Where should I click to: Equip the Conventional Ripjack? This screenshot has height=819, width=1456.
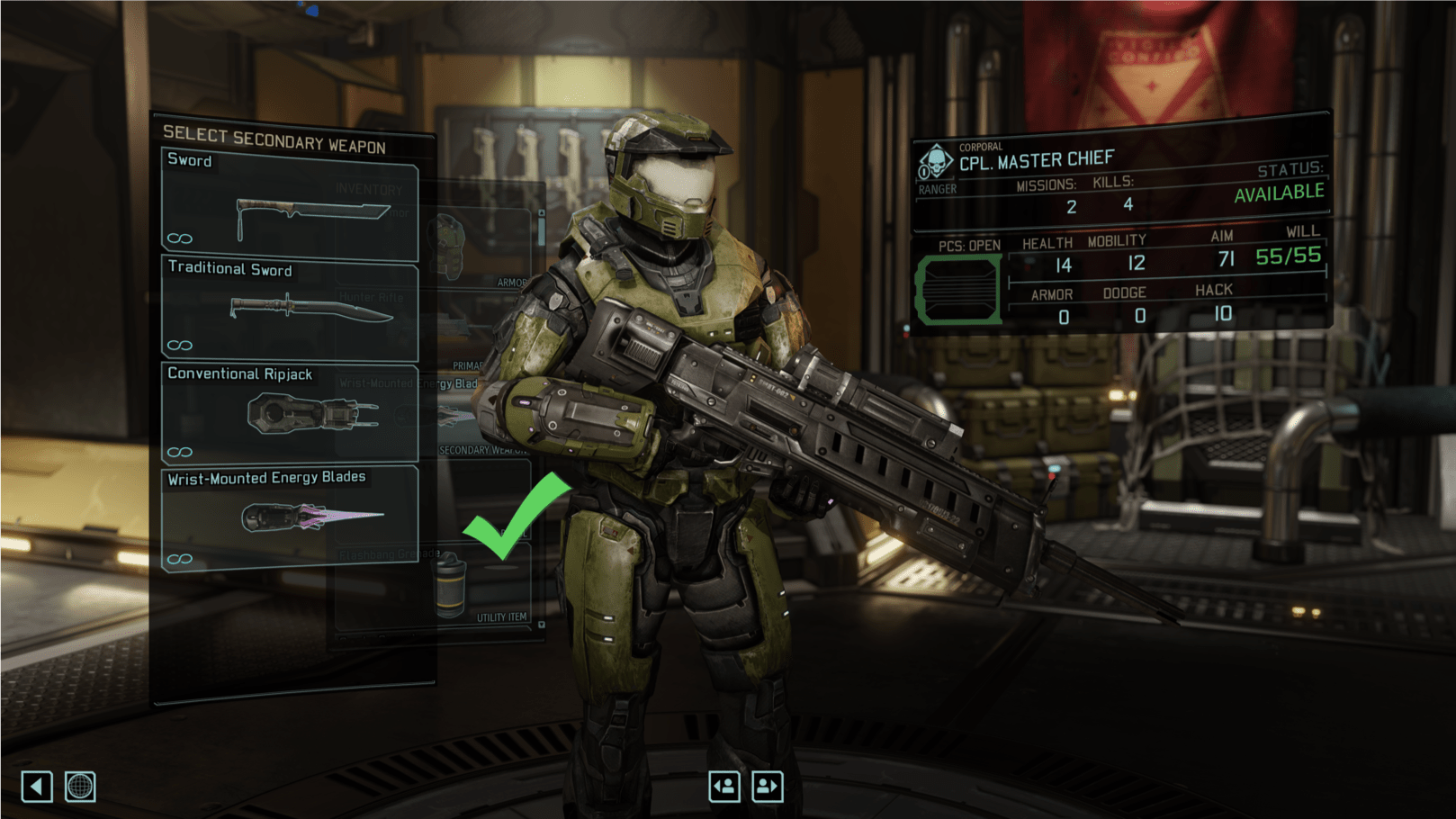(x=290, y=413)
